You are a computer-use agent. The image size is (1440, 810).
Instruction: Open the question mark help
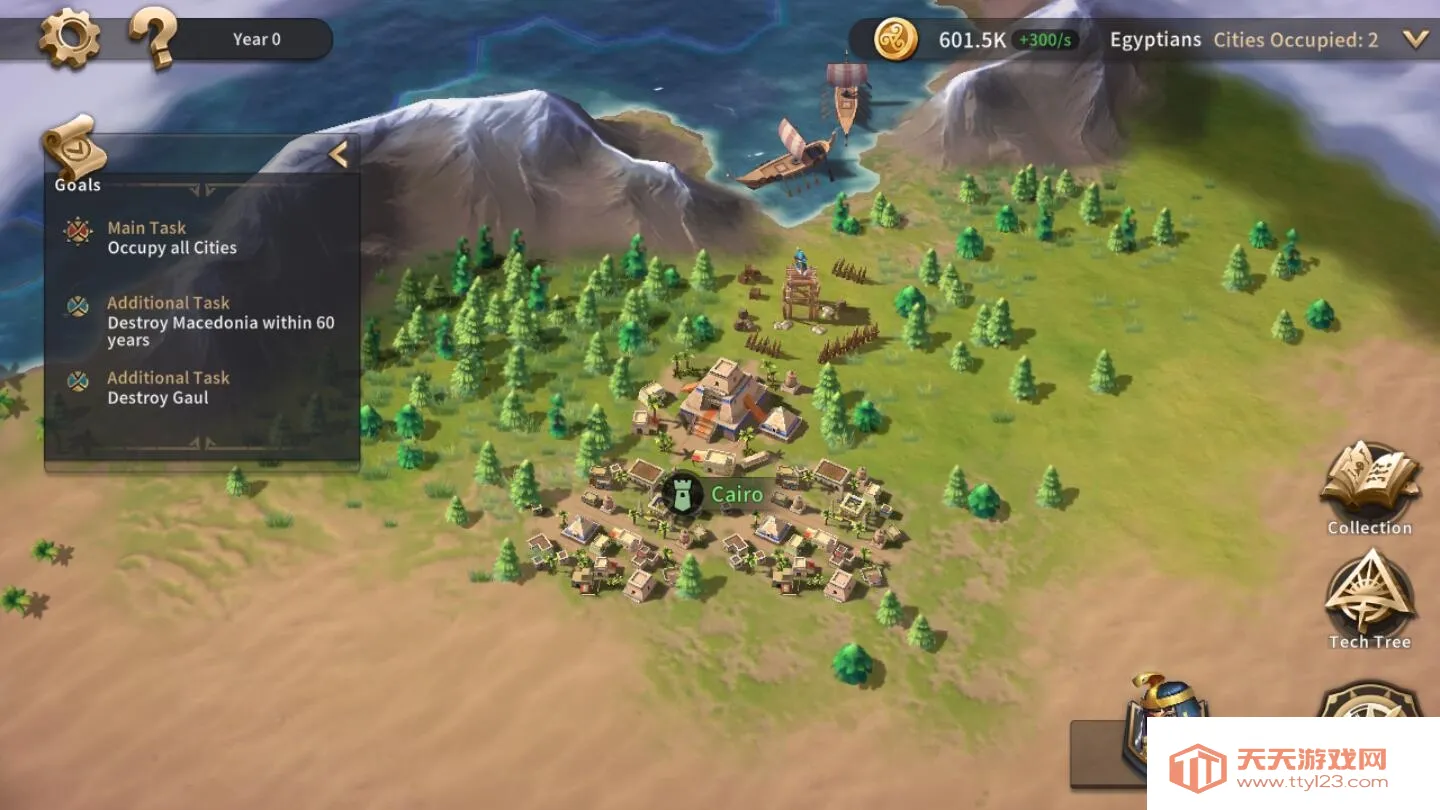pos(153,39)
